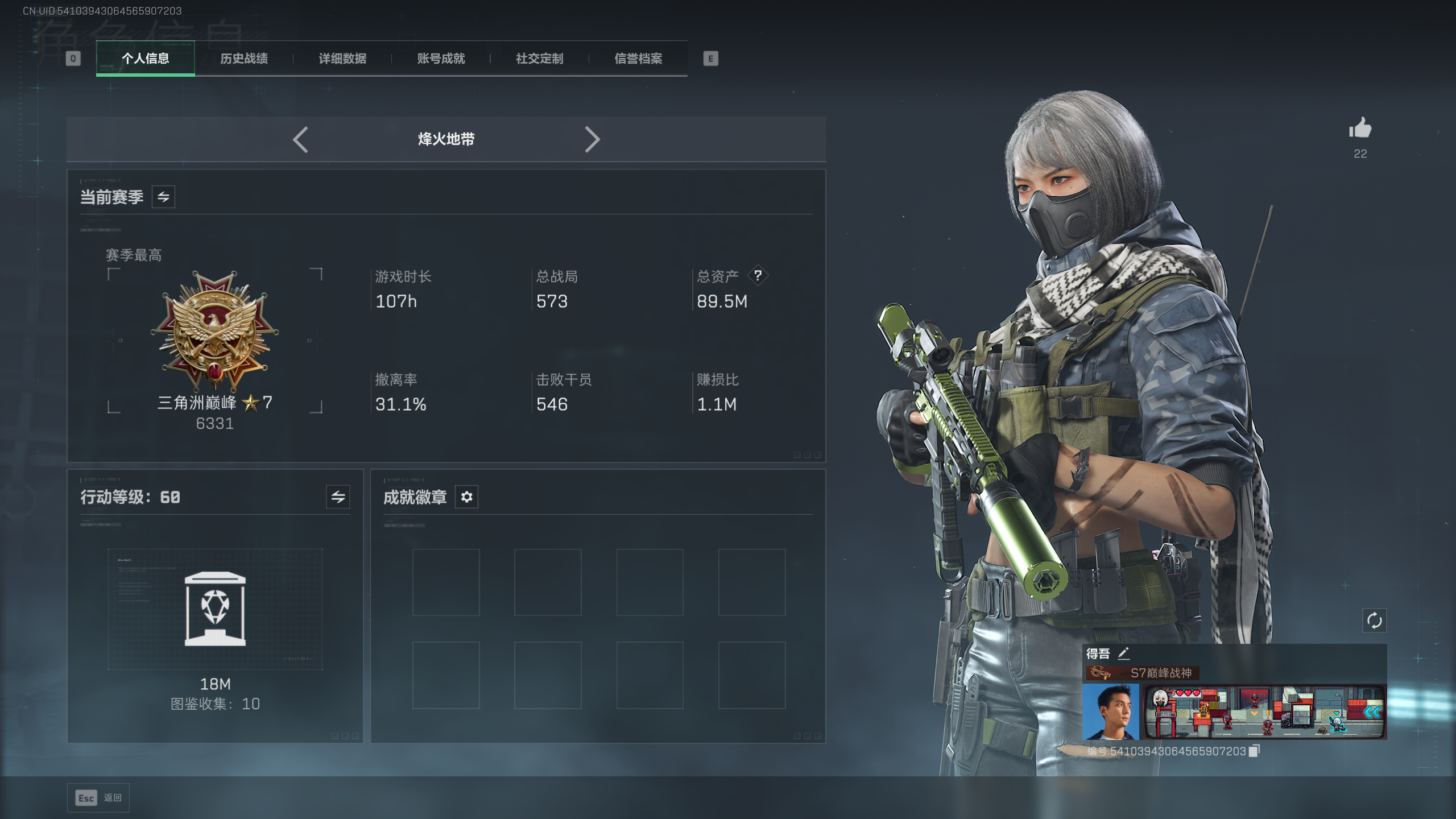This screenshot has width=1456, height=819.
Task: Show the 账号成就 tab
Action: tap(441, 59)
